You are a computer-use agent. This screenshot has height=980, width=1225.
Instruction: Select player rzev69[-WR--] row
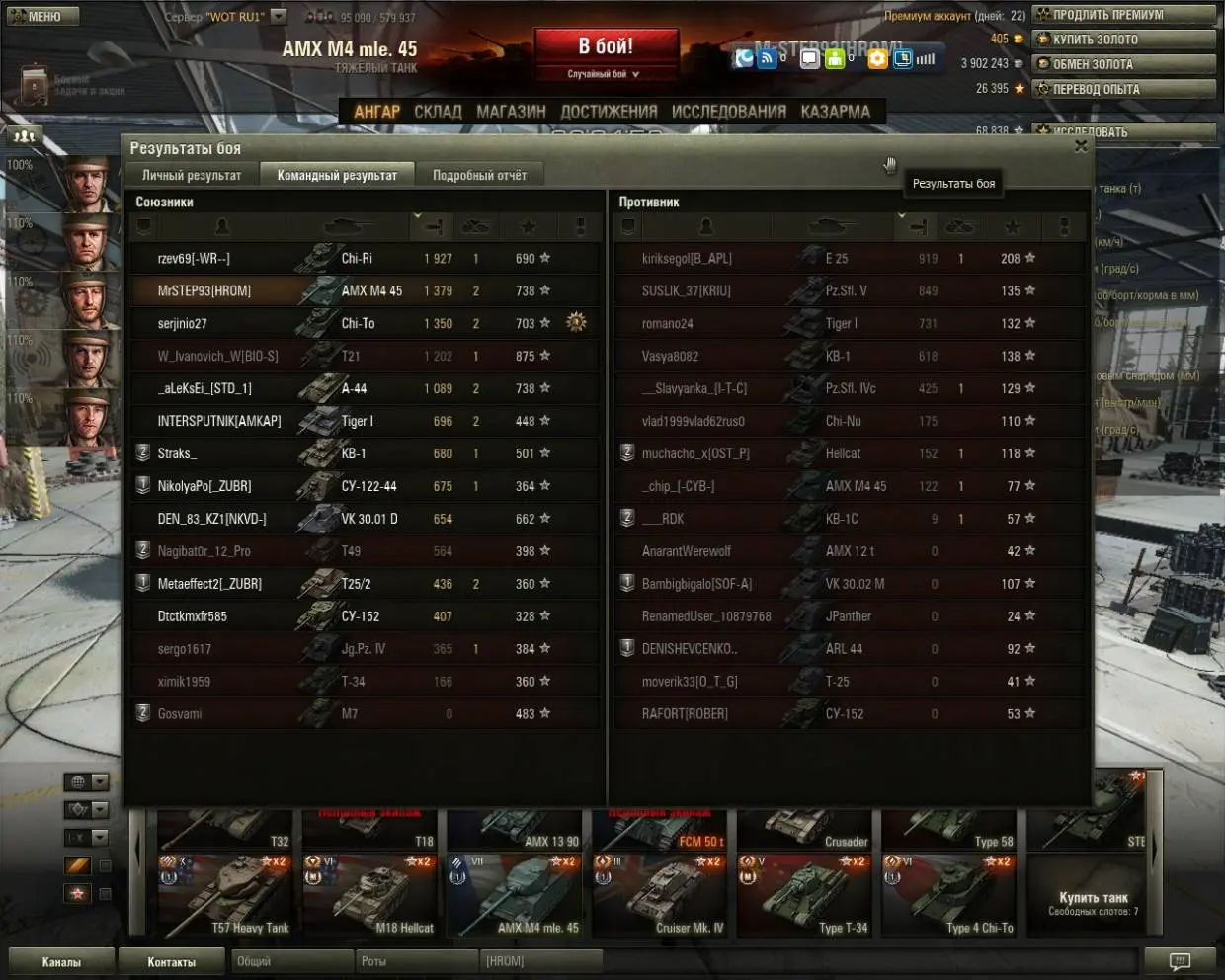point(364,258)
